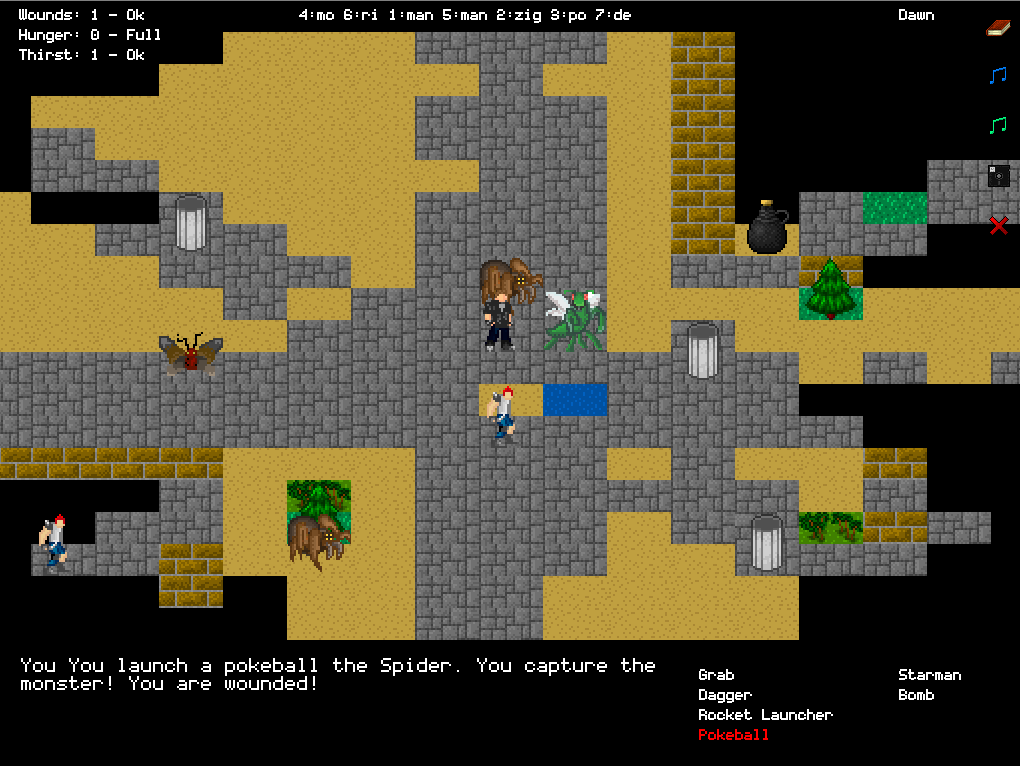The width and height of the screenshot is (1020, 766).
Task: Select the highlighted Pokeball item
Action: pyautogui.click(x=734, y=735)
